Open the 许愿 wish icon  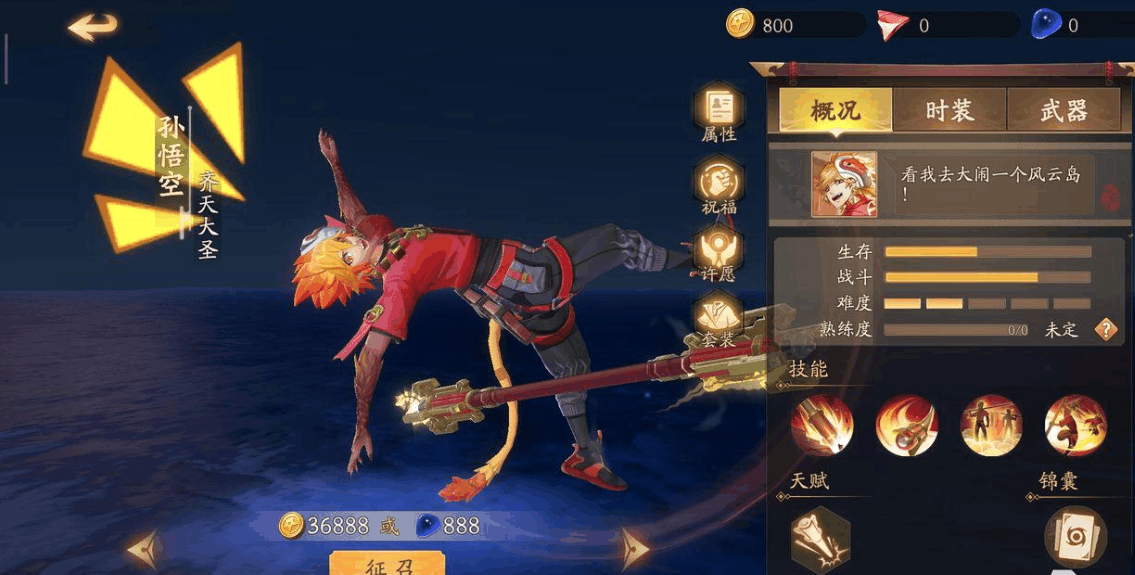[x=719, y=250]
